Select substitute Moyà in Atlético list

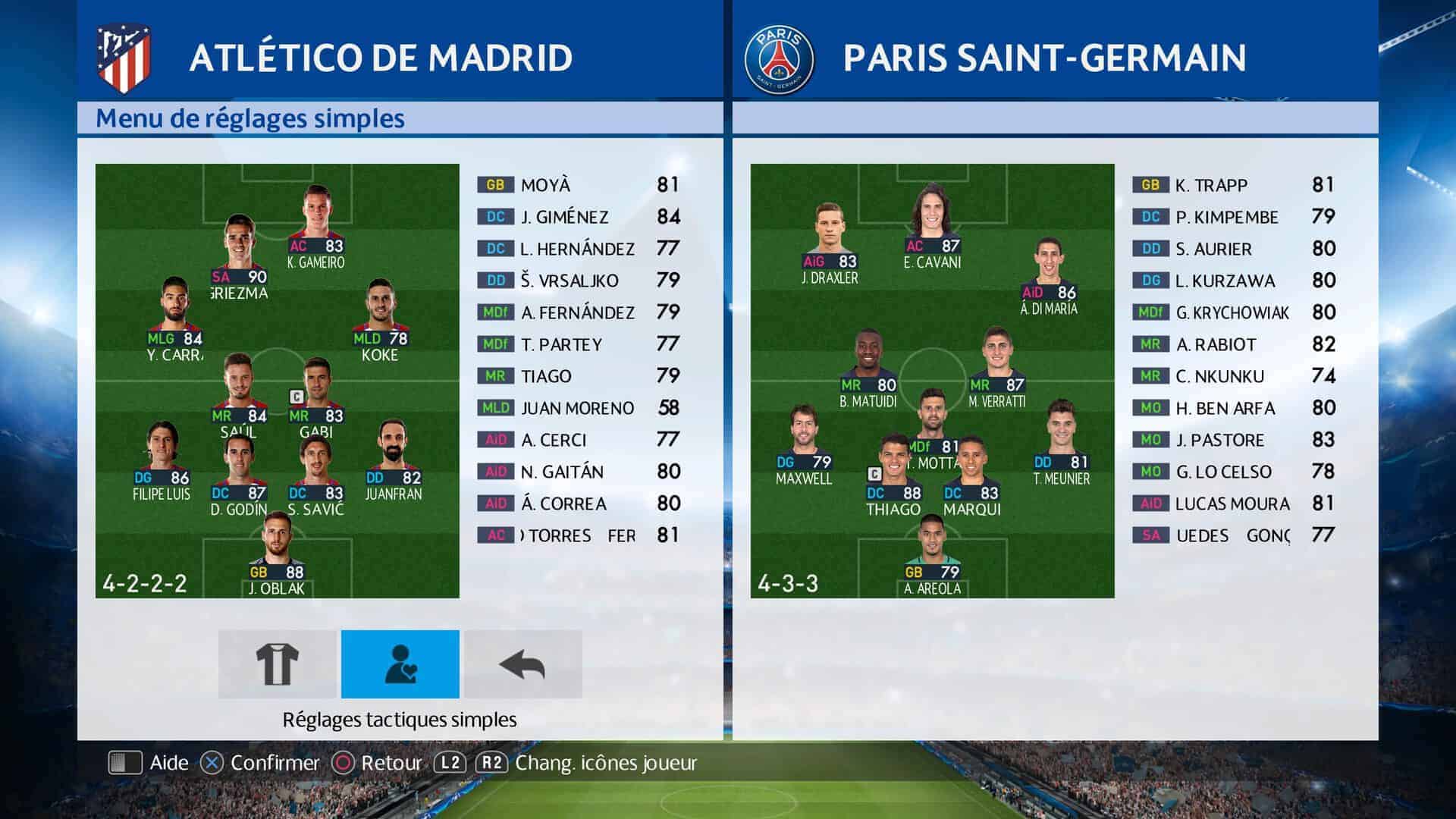578,185
